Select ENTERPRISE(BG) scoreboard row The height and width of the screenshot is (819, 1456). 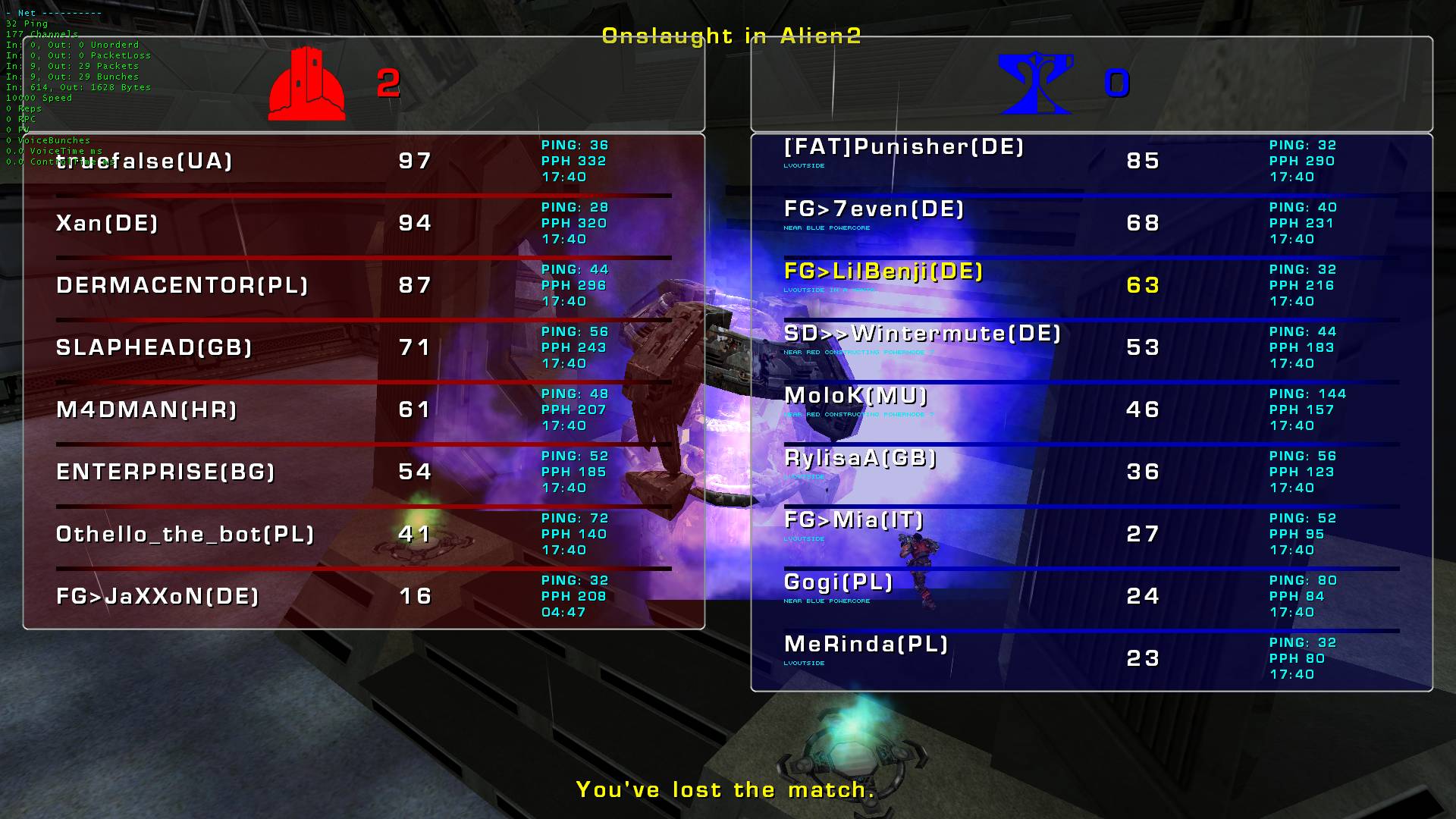(x=165, y=472)
